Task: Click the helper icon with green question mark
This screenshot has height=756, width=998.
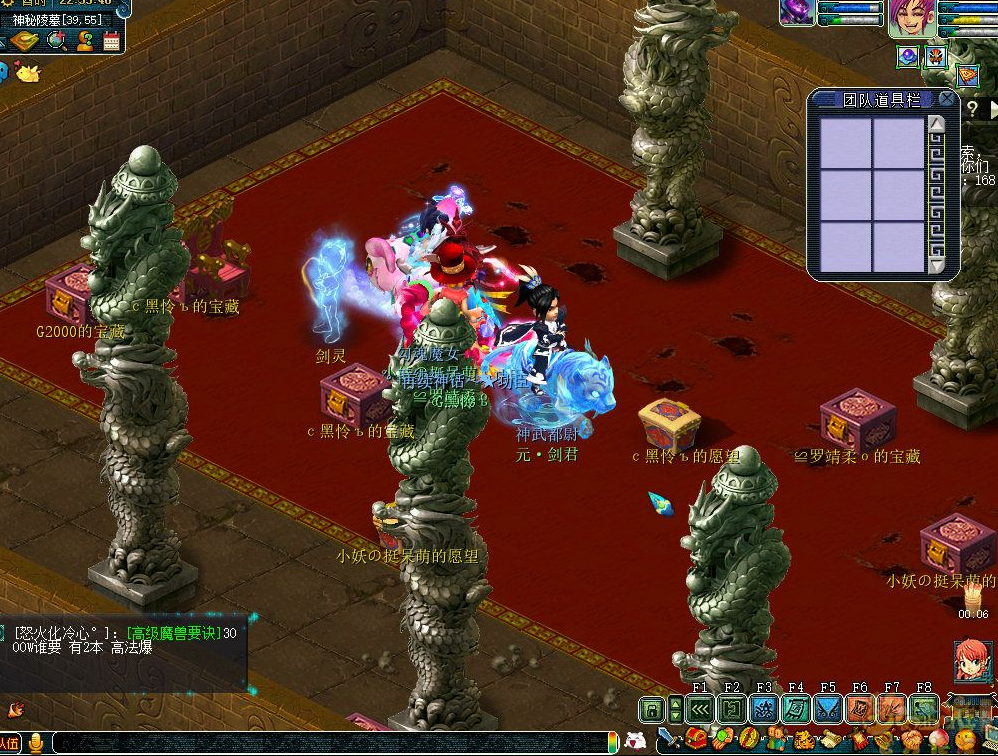Action: [x=85, y=41]
